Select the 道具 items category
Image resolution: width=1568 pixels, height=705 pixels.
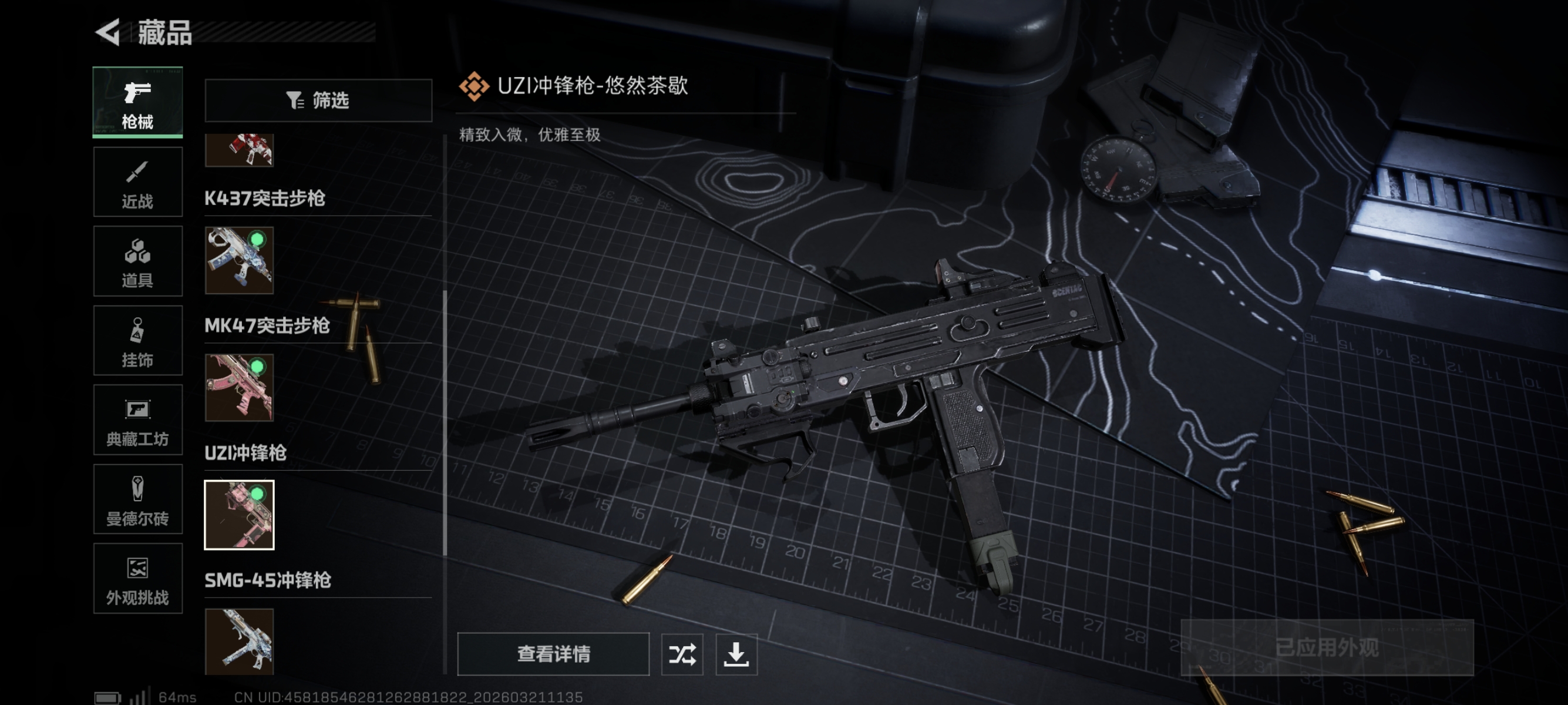[x=137, y=261]
